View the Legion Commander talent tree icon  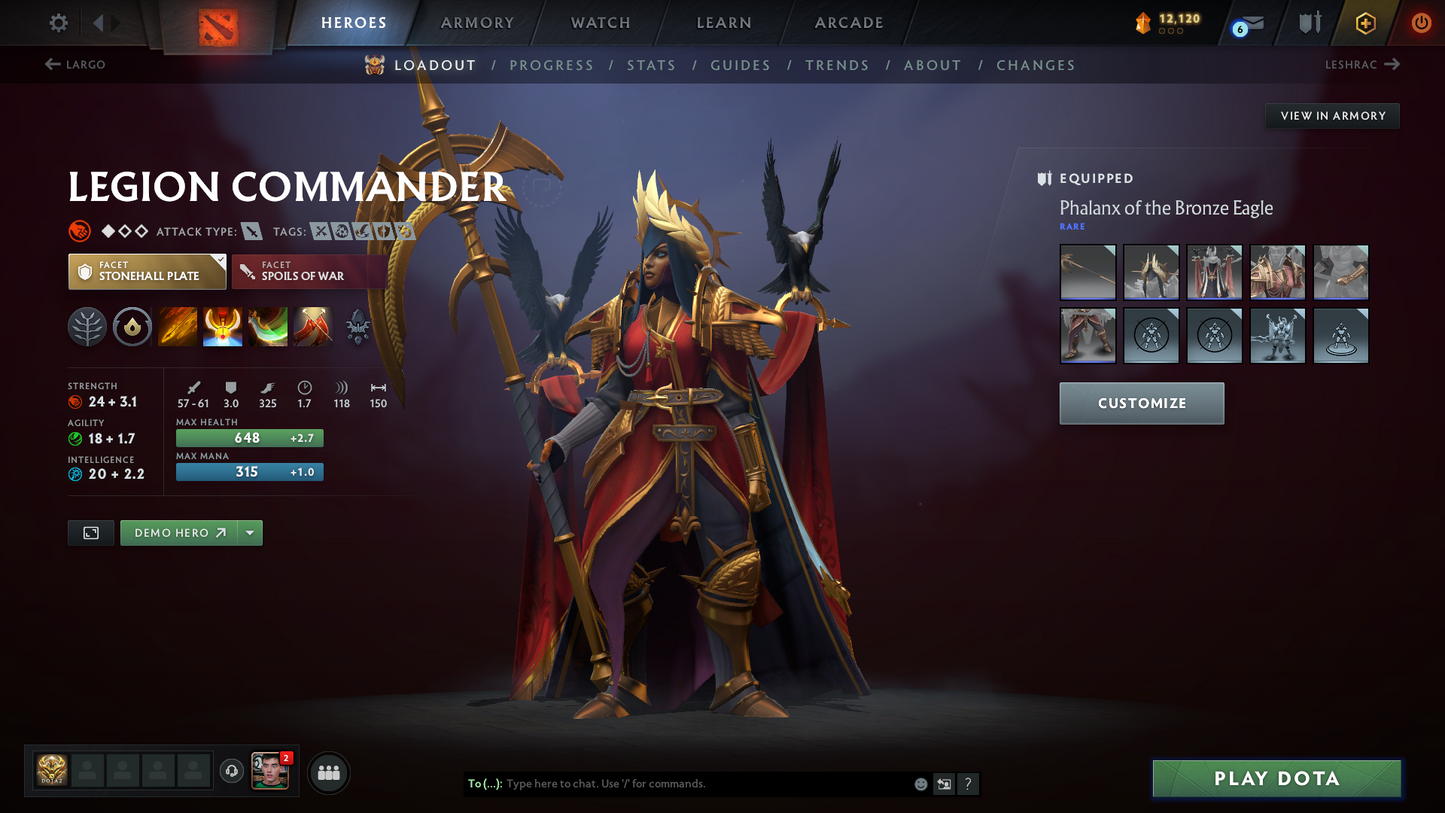87,327
